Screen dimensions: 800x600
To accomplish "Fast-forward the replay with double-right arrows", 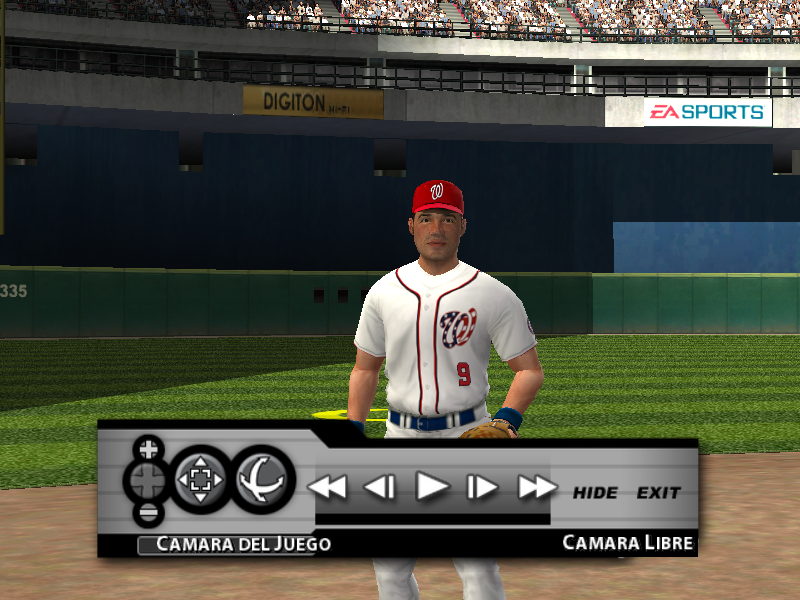I will (537, 487).
